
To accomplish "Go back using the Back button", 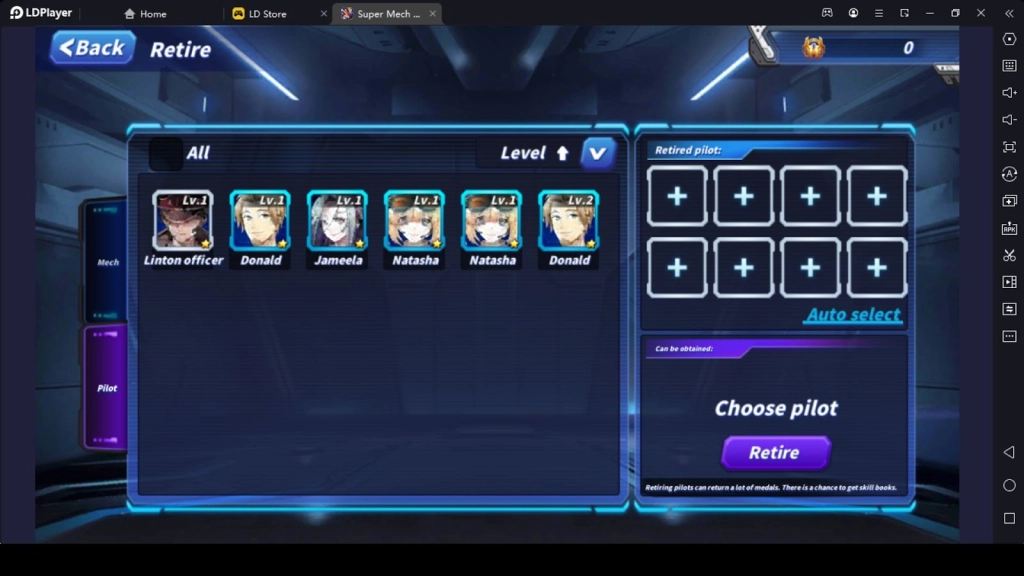I will 93,47.
